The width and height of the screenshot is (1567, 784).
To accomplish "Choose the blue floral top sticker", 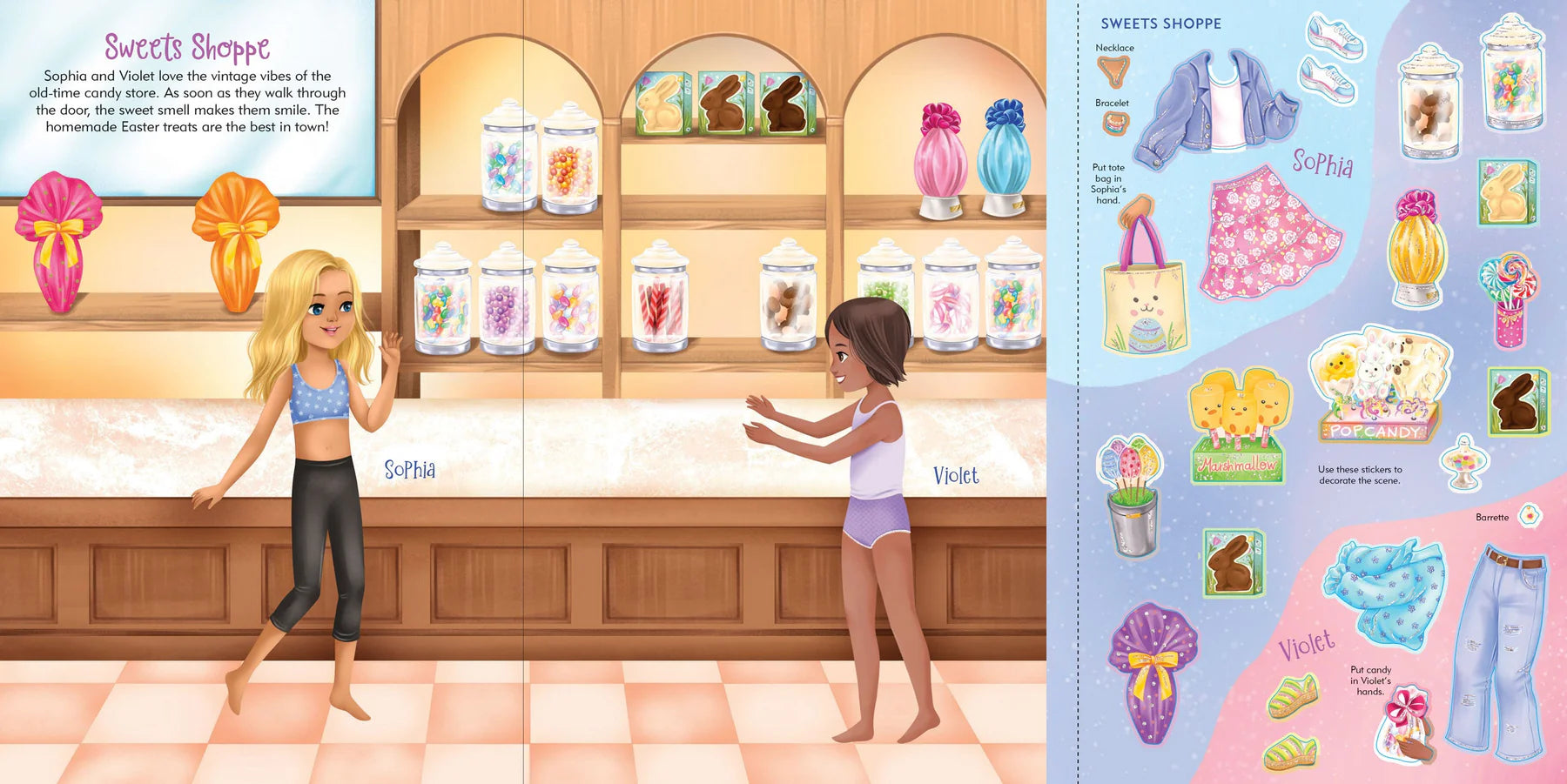I will pyautogui.click(x=1384, y=592).
